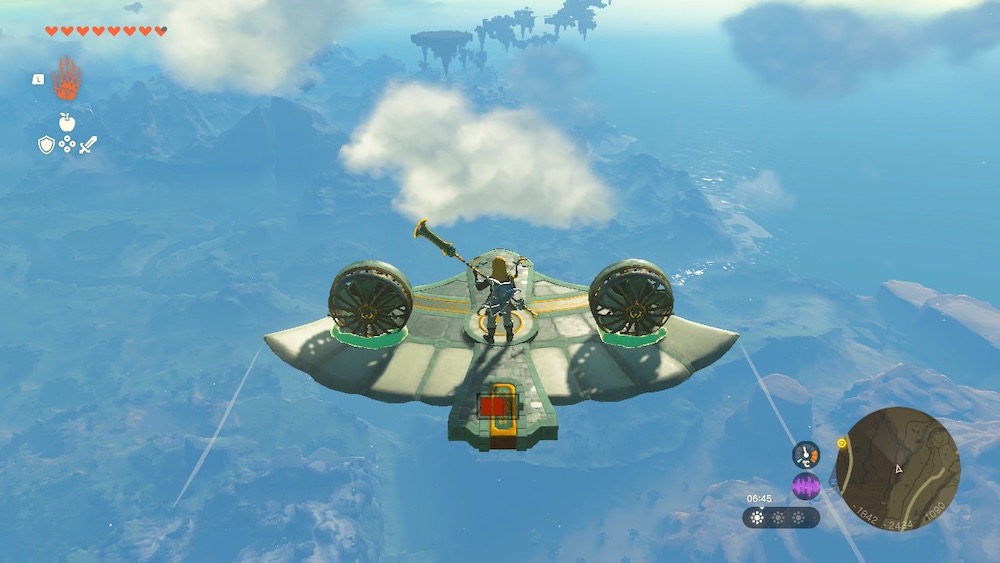Click the four-circle d-pad icon
Image resolution: width=1000 pixels, height=563 pixels.
(x=67, y=145)
